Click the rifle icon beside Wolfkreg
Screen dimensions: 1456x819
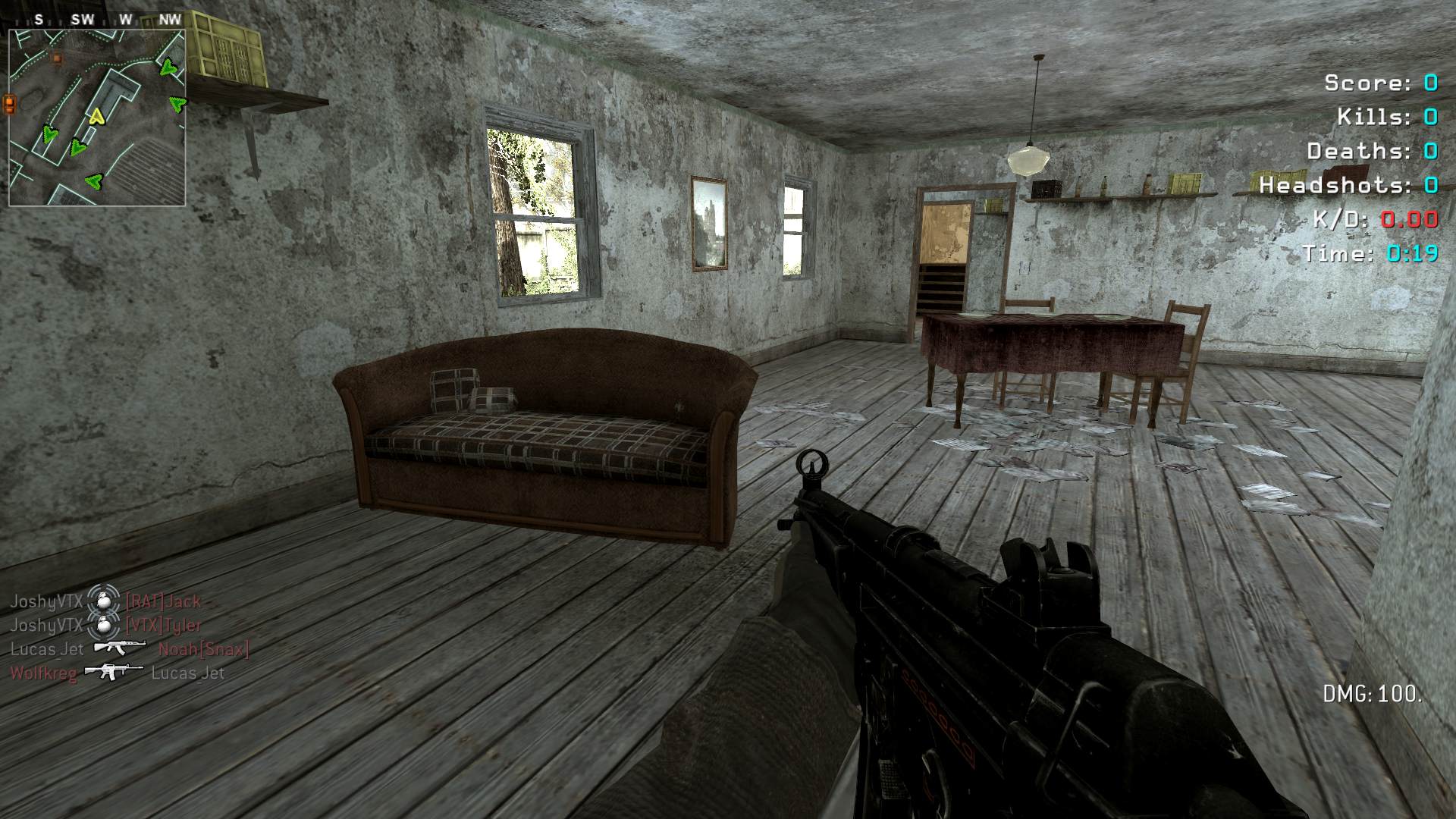point(114,672)
